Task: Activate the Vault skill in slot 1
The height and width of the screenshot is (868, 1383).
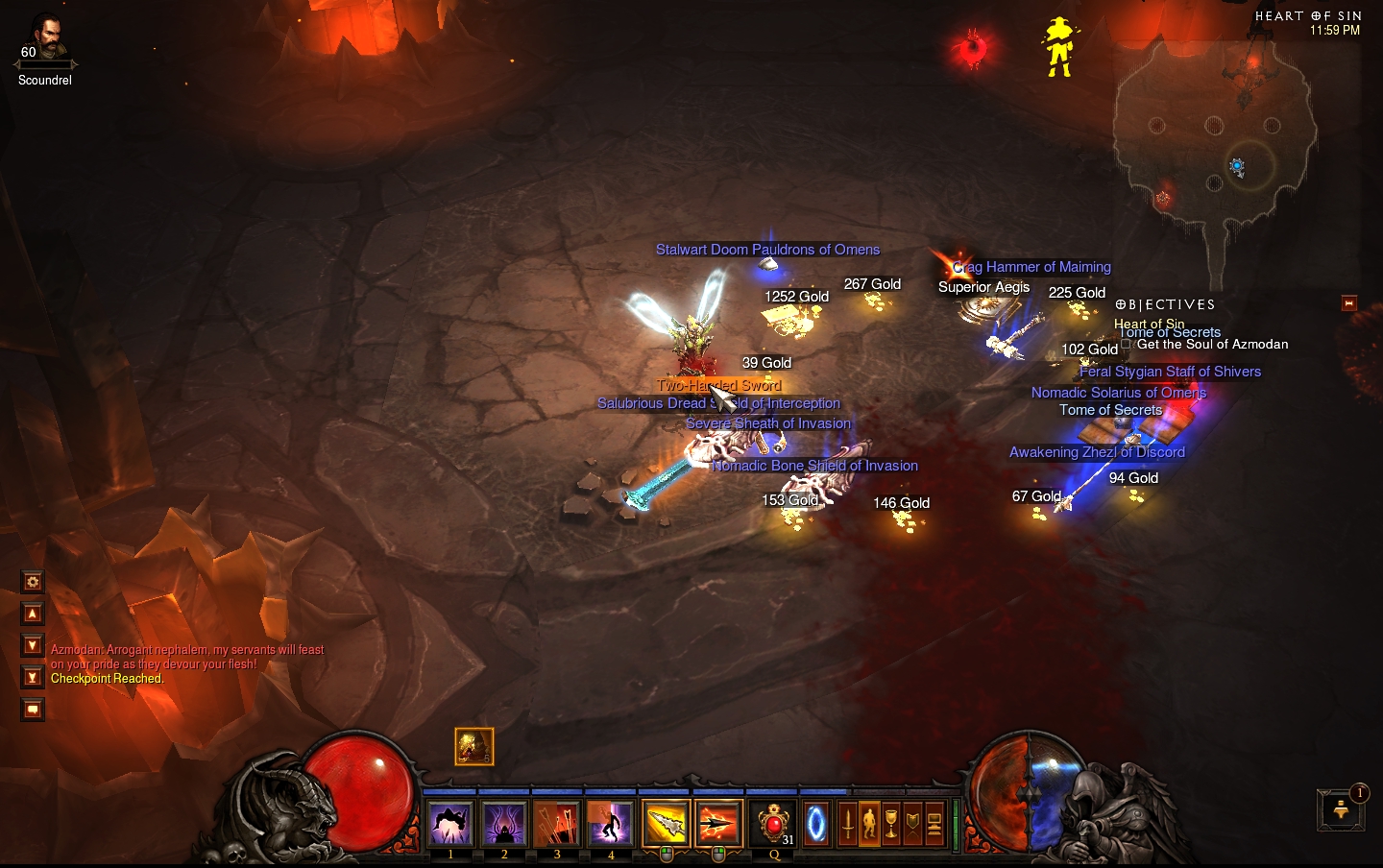Action: tap(450, 824)
